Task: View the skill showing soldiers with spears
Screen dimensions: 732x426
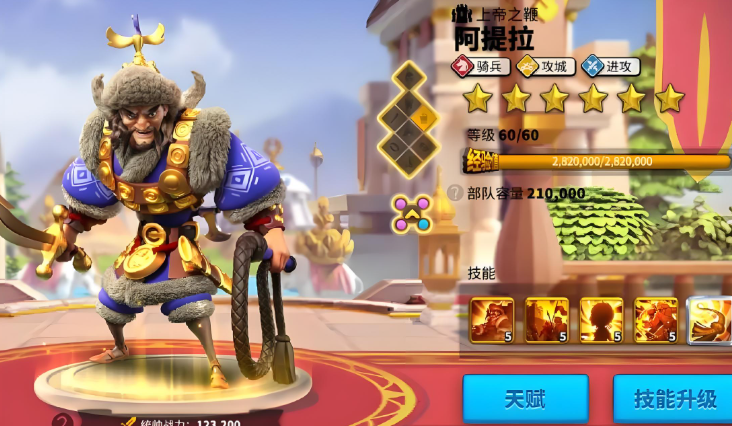Action: point(547,319)
